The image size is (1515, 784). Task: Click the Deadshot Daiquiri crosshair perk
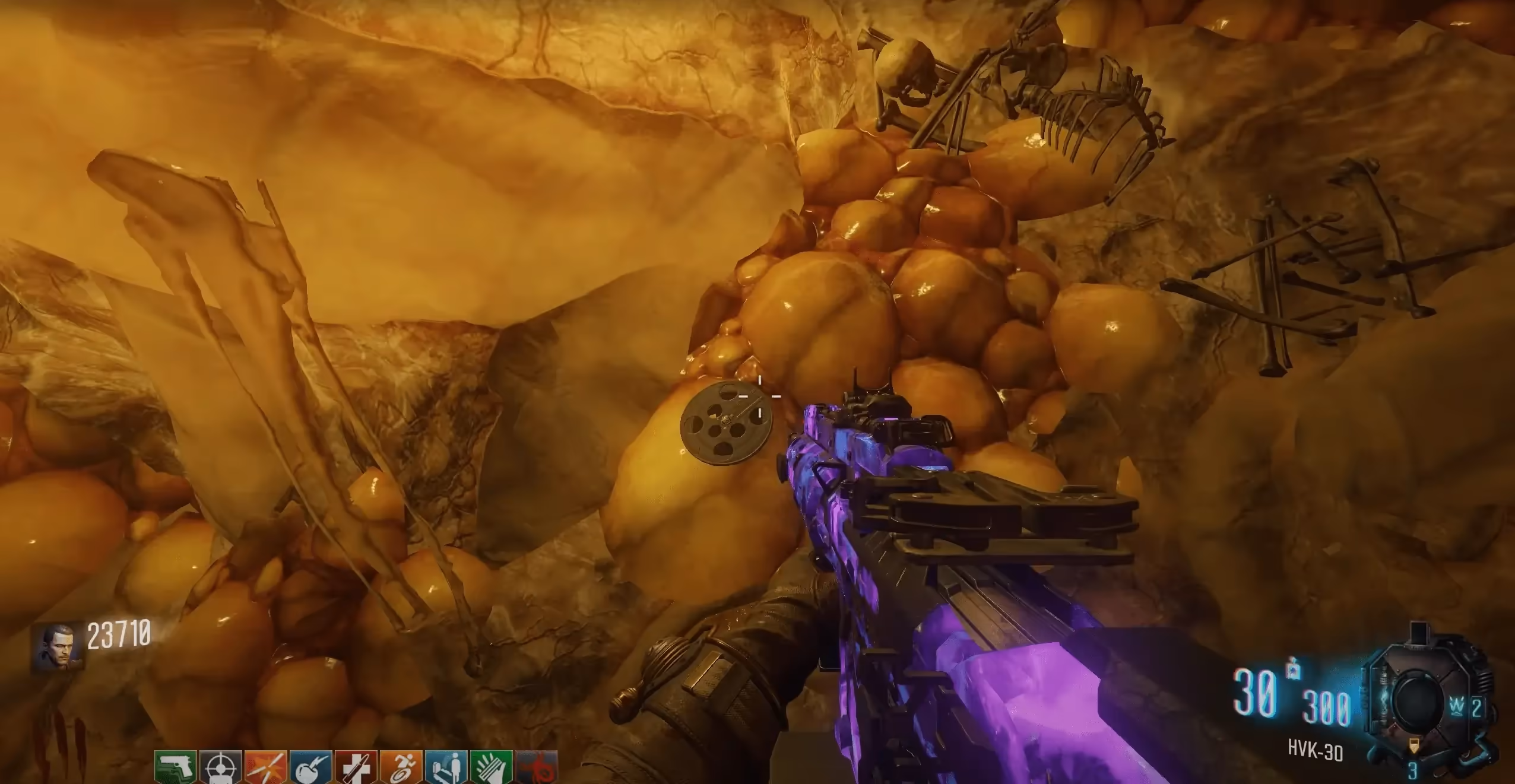tap(221, 767)
